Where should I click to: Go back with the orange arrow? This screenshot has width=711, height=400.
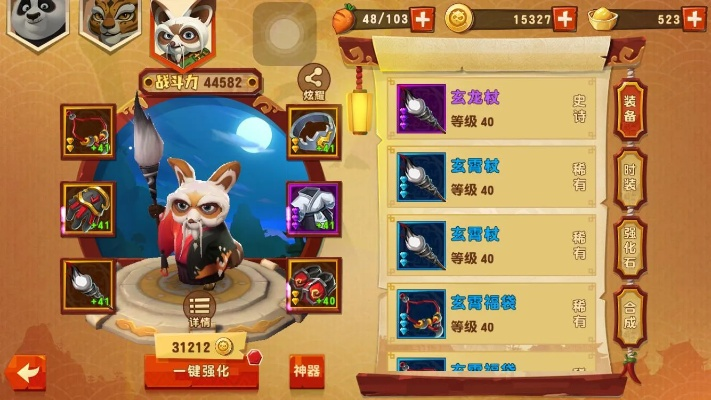coord(25,372)
